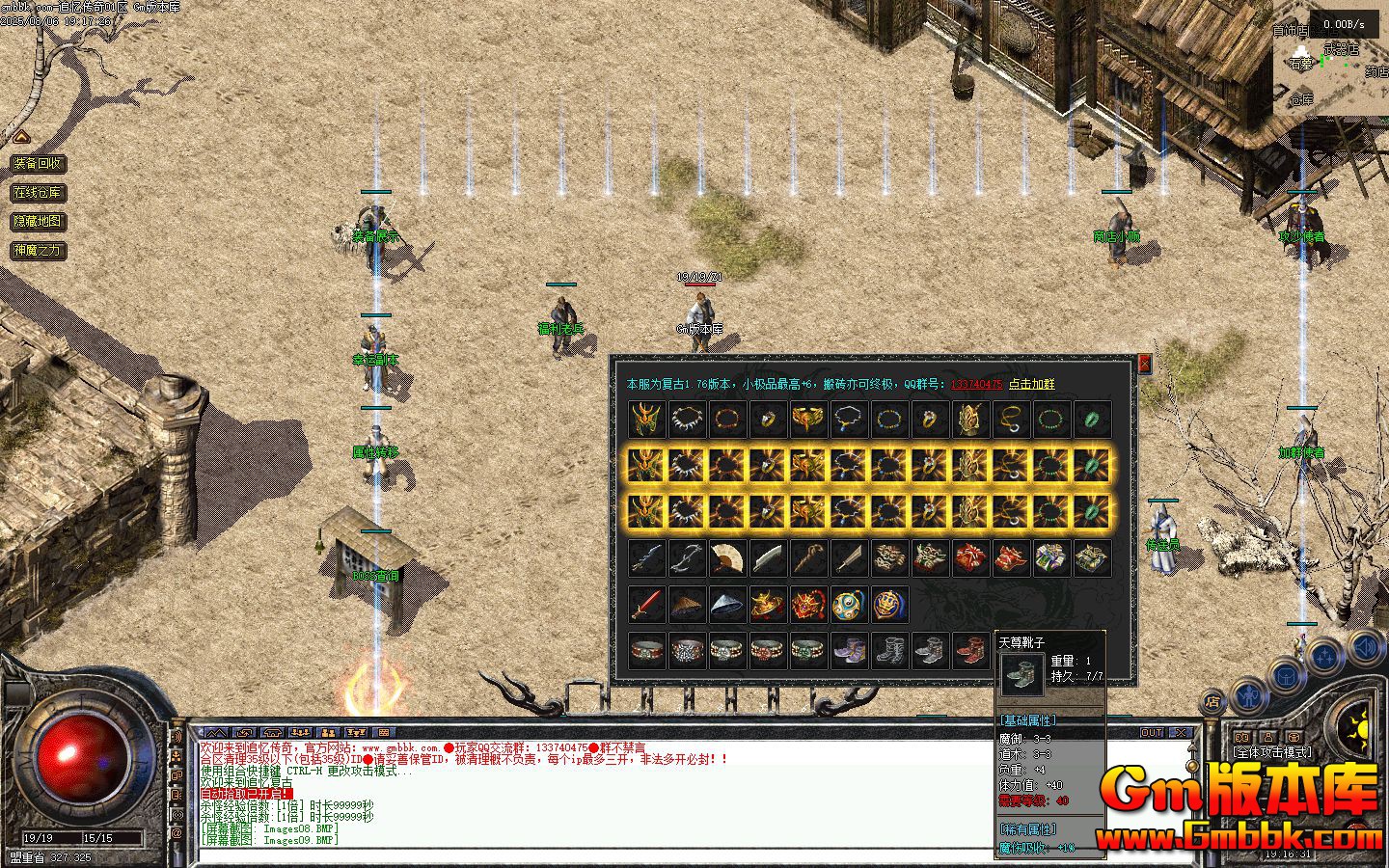The image size is (1389, 868).
Task: Open the shop 店 button
Action: 1212,703
